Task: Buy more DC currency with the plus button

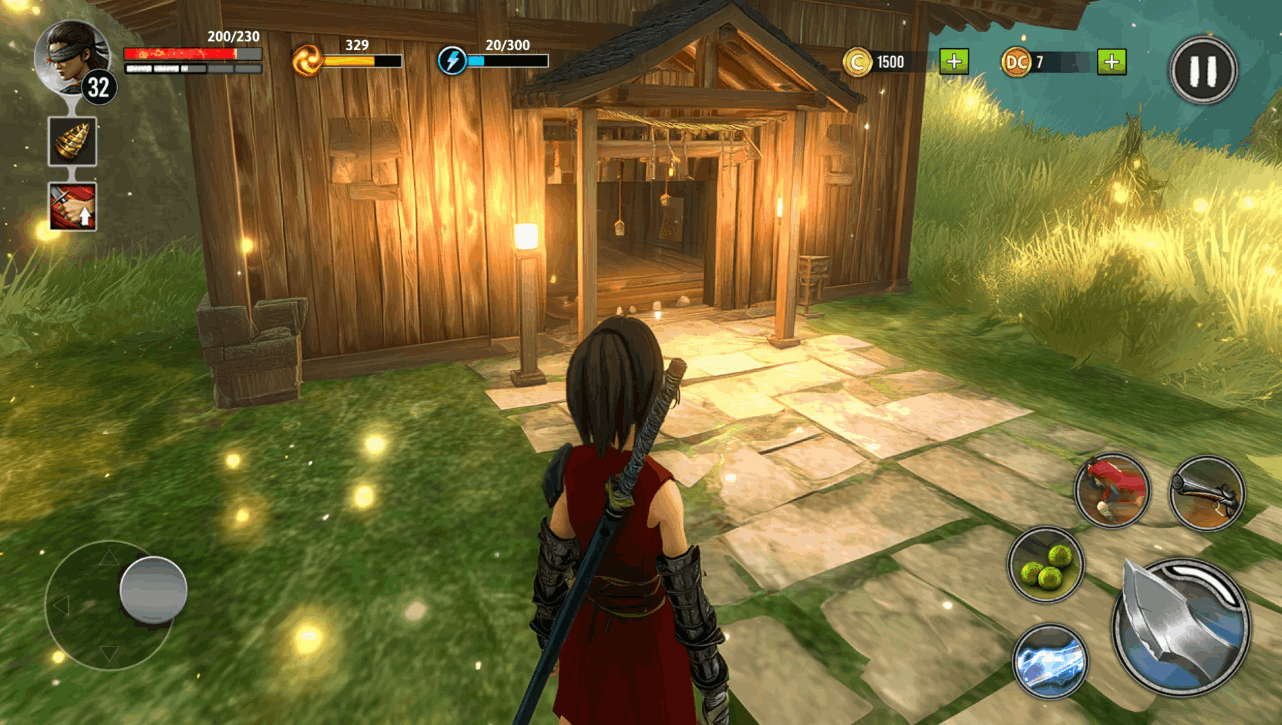Action: tap(1112, 62)
